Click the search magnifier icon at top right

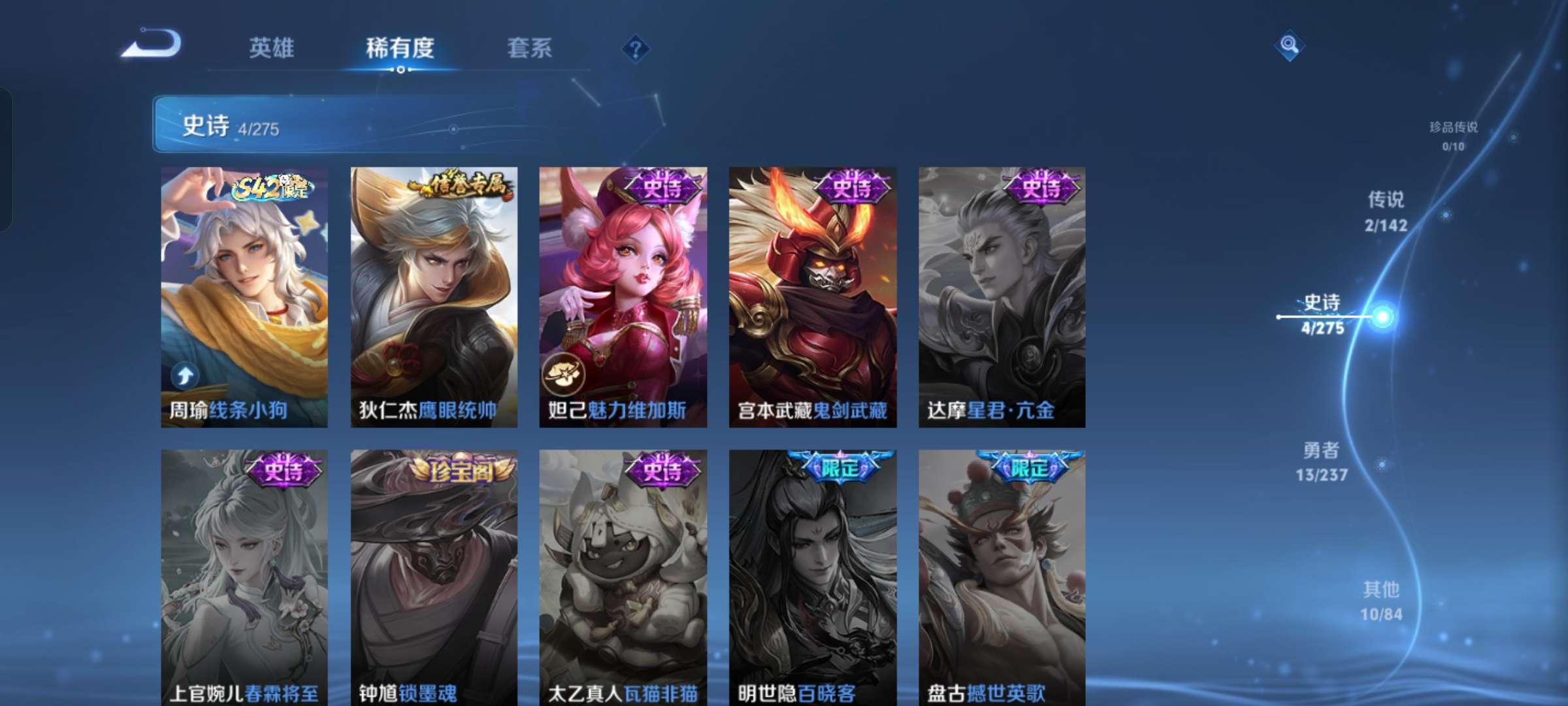[1290, 47]
